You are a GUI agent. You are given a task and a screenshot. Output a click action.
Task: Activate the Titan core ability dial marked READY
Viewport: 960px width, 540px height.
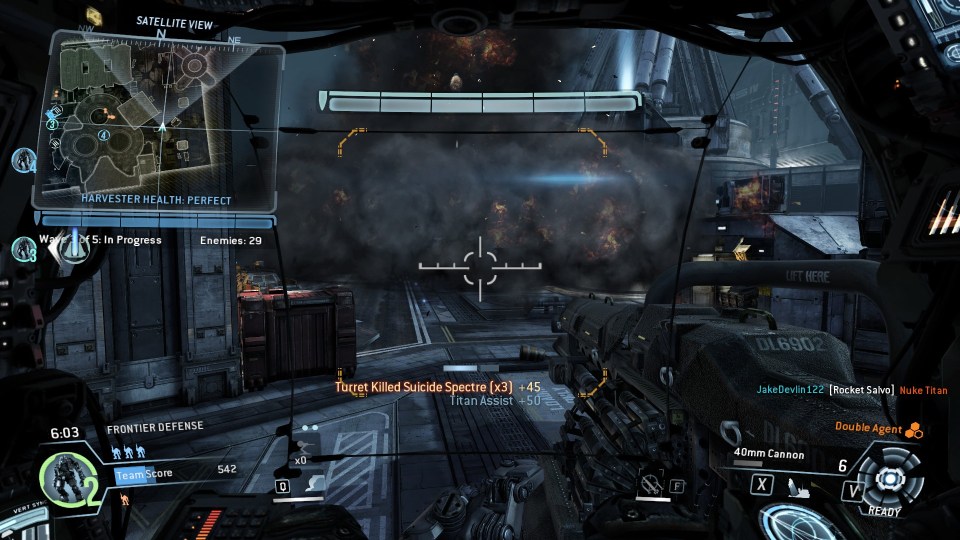[x=885, y=478]
